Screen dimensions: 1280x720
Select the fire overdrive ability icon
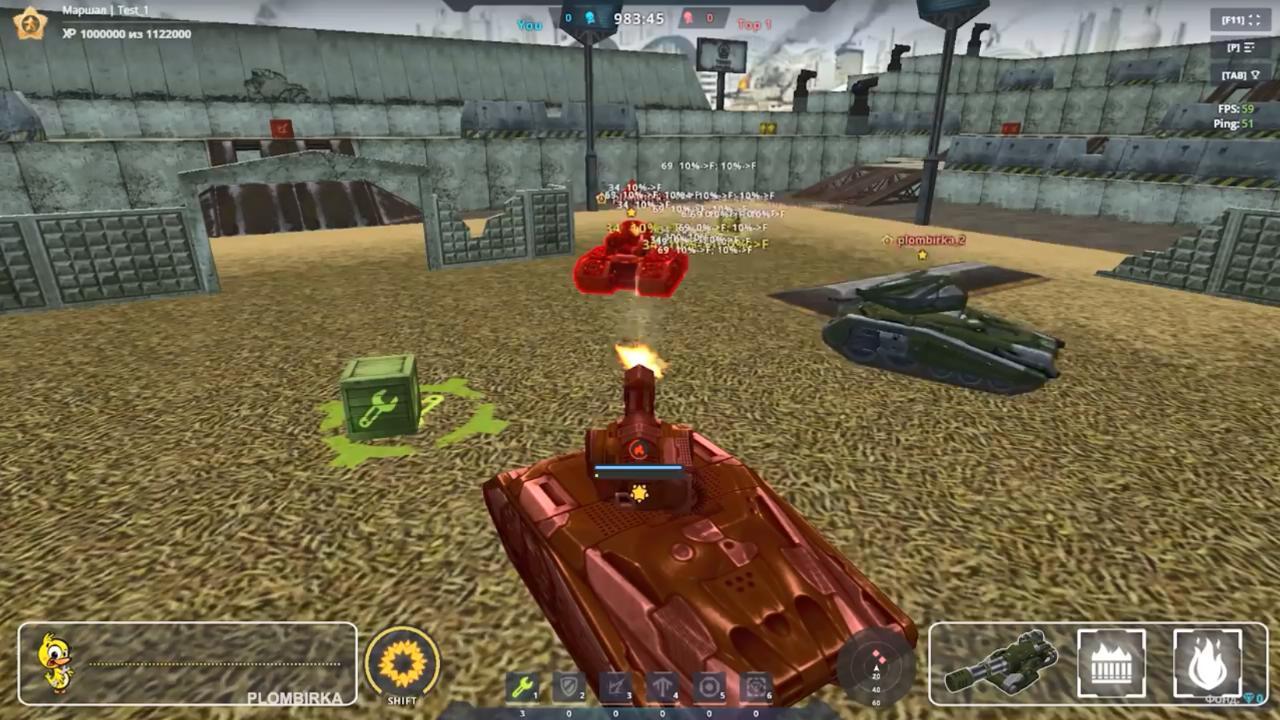coord(1208,661)
